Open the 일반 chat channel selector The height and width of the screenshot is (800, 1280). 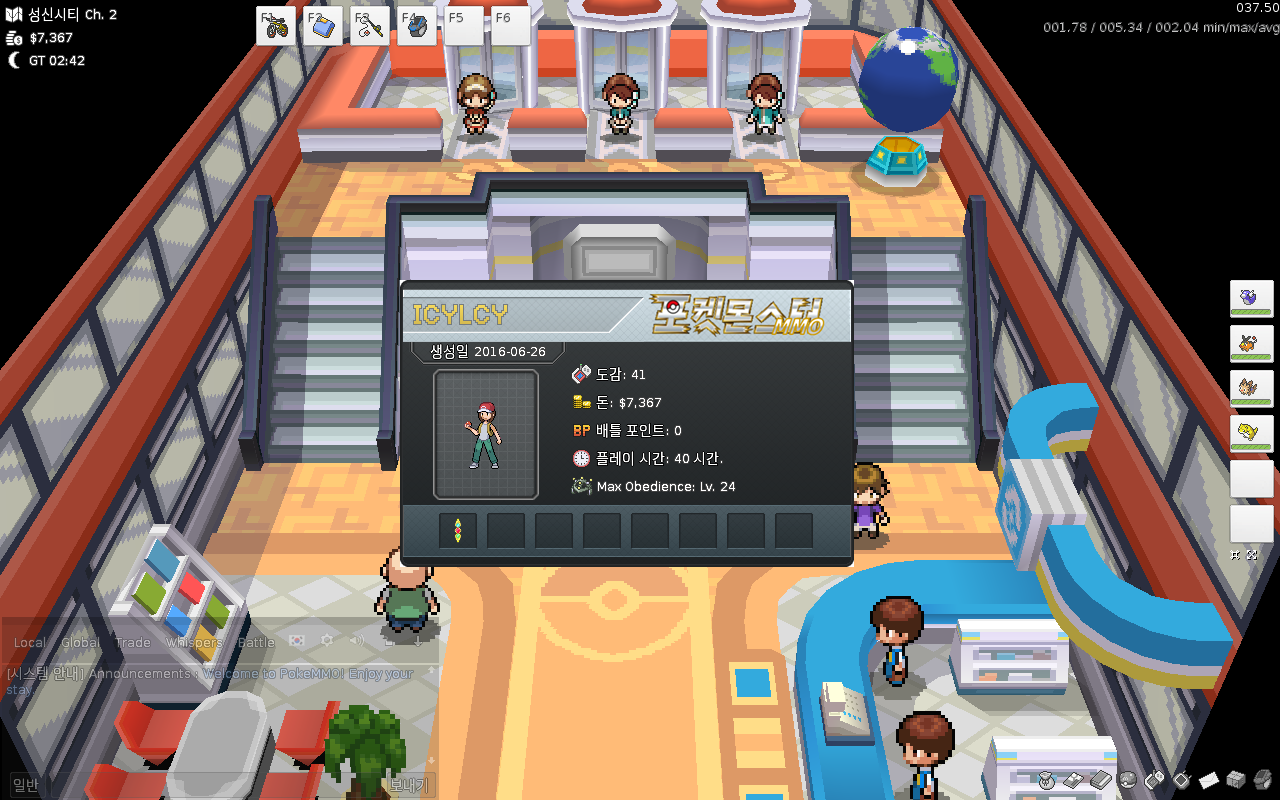(x=25, y=786)
